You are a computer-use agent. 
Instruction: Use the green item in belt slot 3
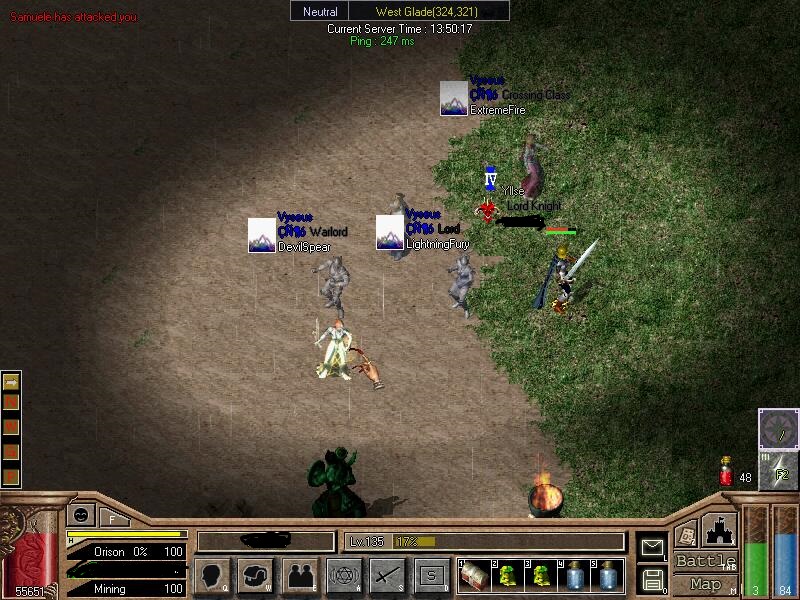540,575
